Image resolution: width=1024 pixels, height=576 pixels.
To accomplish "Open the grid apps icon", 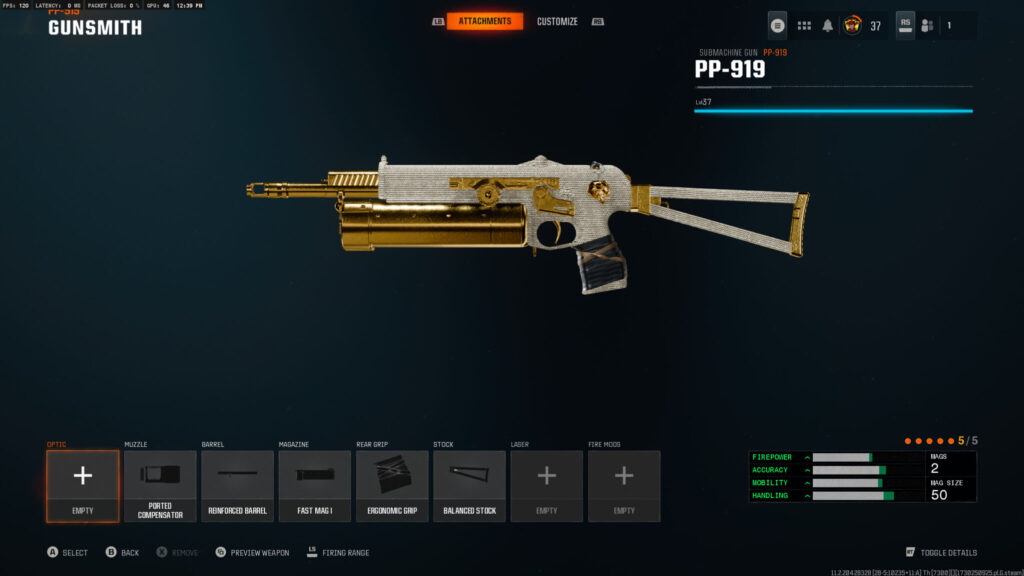I will click(x=804, y=26).
